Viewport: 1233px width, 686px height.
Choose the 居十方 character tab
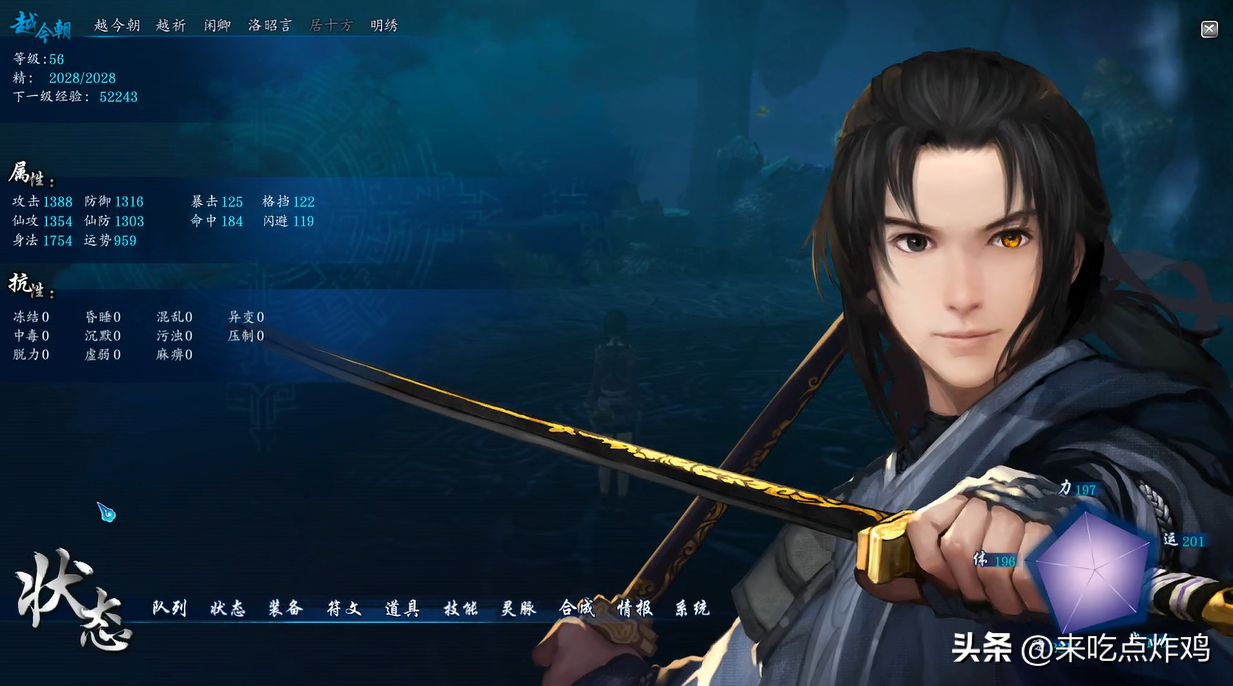coord(331,26)
